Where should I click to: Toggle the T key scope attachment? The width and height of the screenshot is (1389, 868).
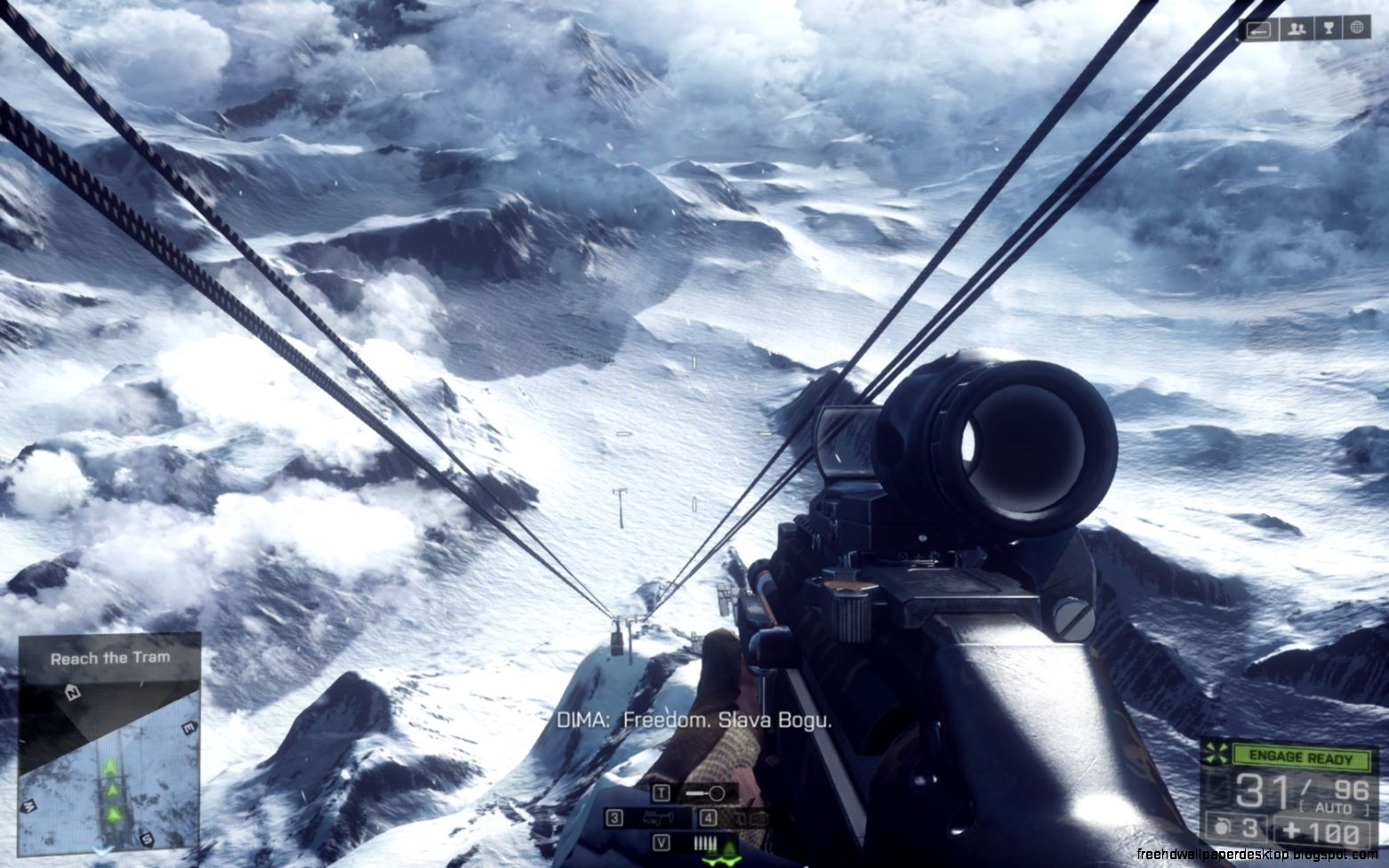(x=662, y=792)
